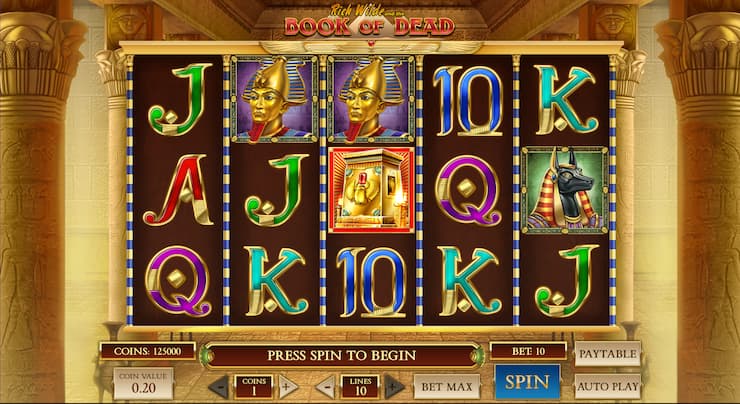Choose Bet Max
This screenshot has width=740, height=404.
[446, 386]
